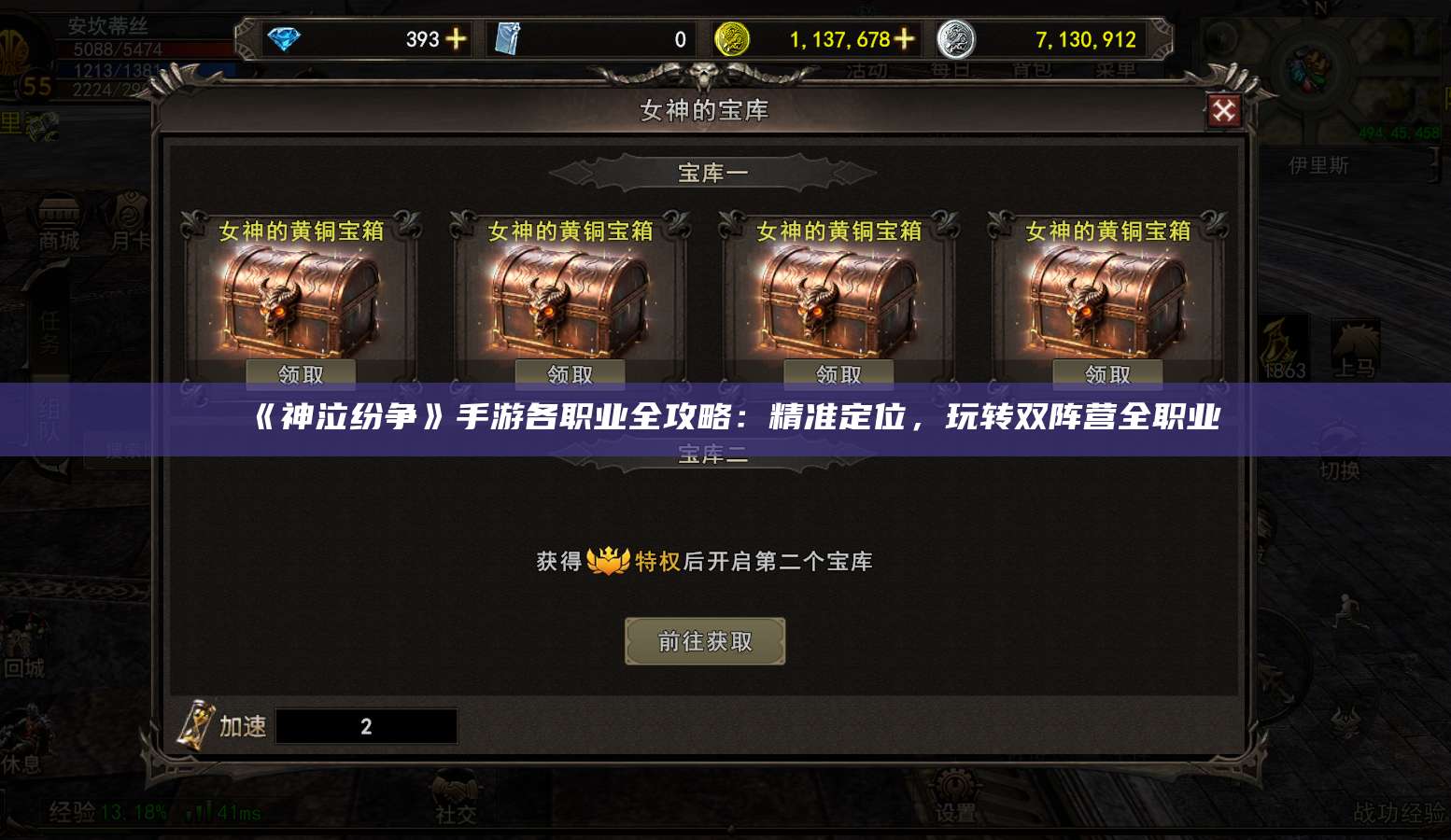This screenshot has width=1451, height=840.
Task: Click 领取 under the first brass chest
Action: 300,373
